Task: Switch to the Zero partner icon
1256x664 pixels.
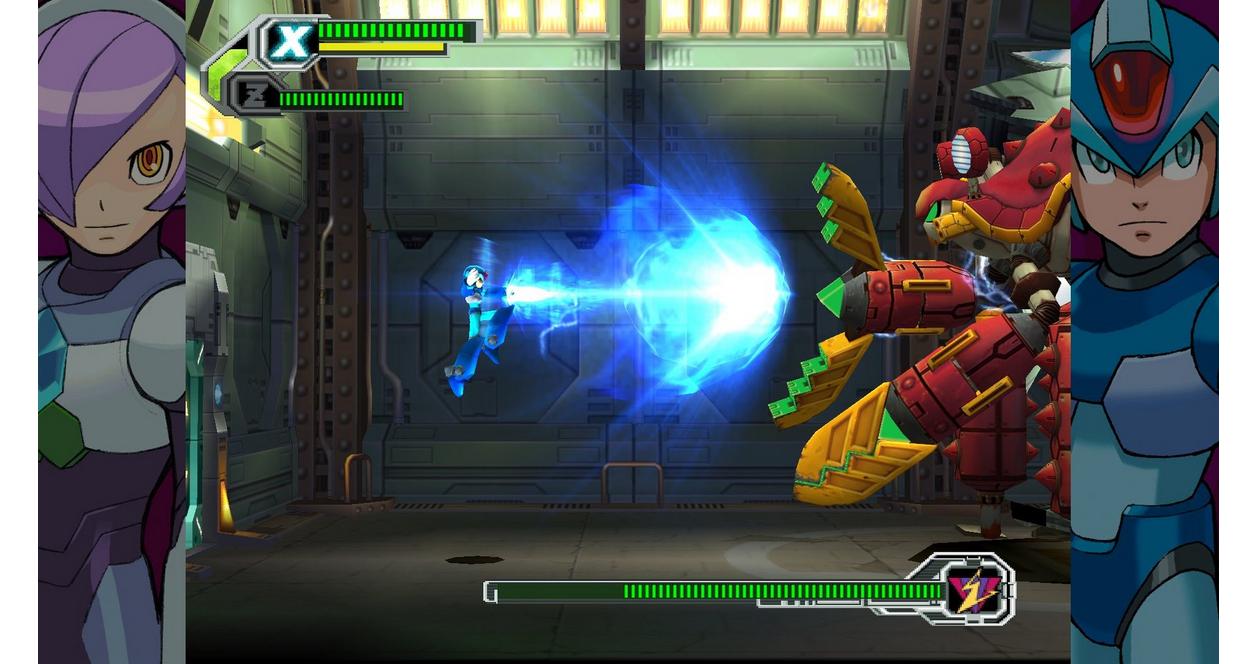Action: click(252, 97)
